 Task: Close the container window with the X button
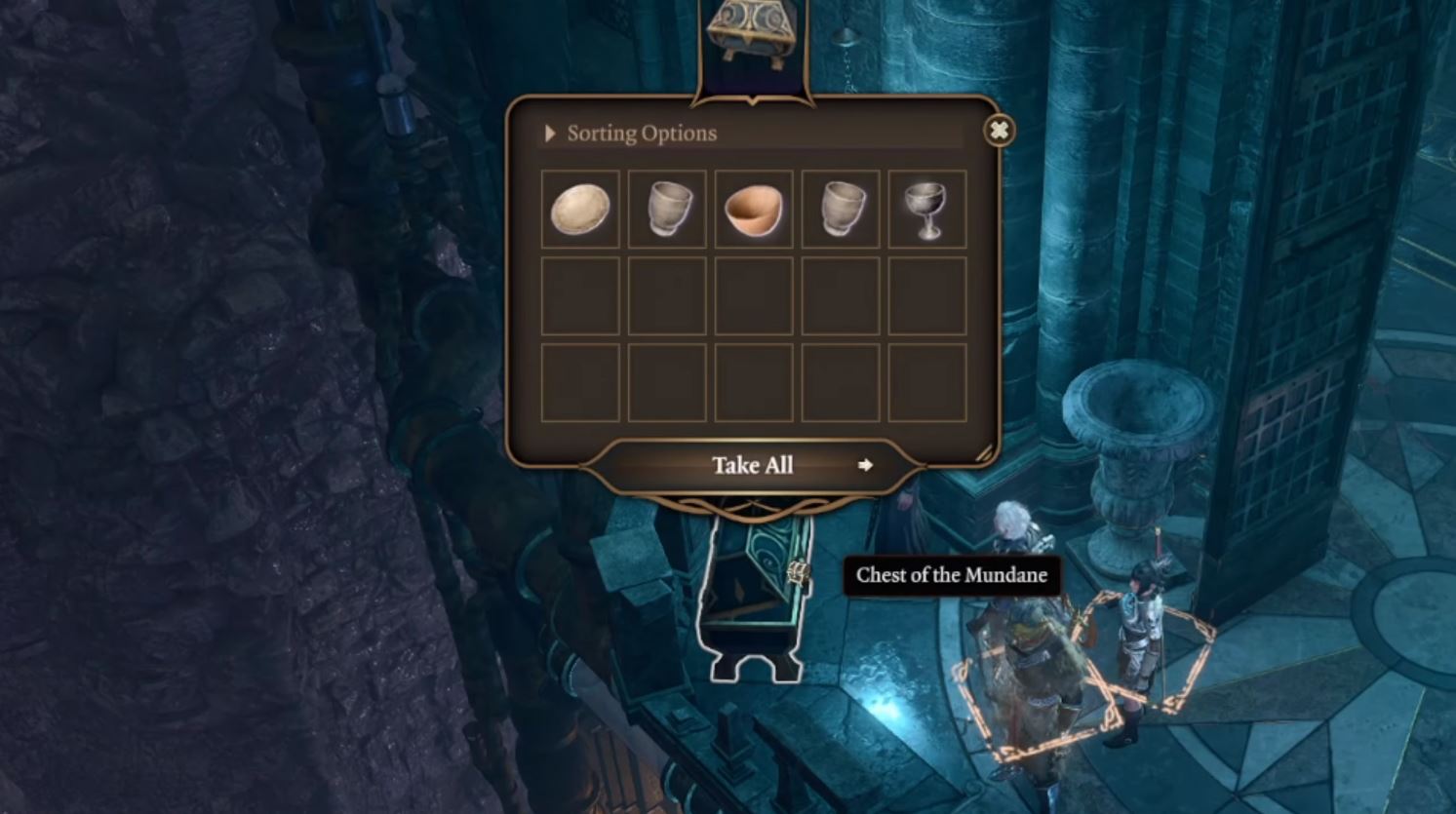point(998,130)
